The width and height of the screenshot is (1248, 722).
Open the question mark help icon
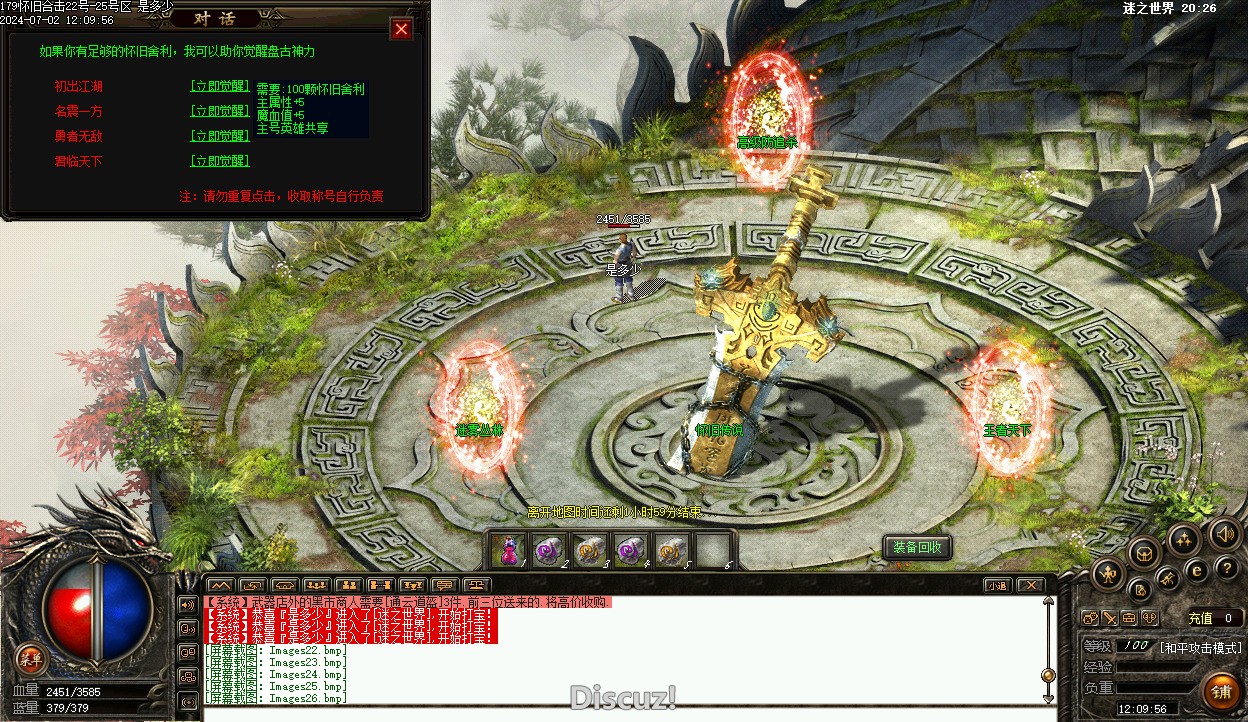coord(1227,568)
